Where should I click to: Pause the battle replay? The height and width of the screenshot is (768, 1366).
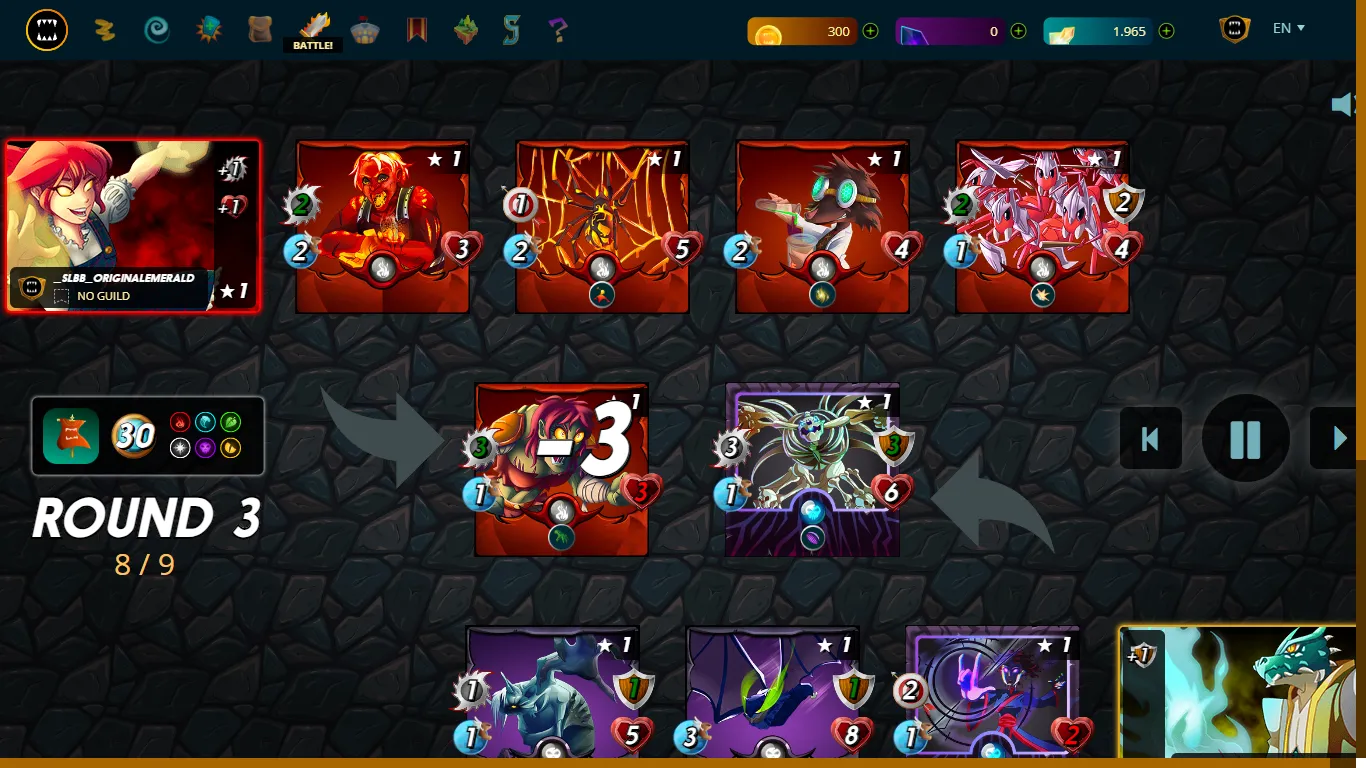tap(1244, 438)
